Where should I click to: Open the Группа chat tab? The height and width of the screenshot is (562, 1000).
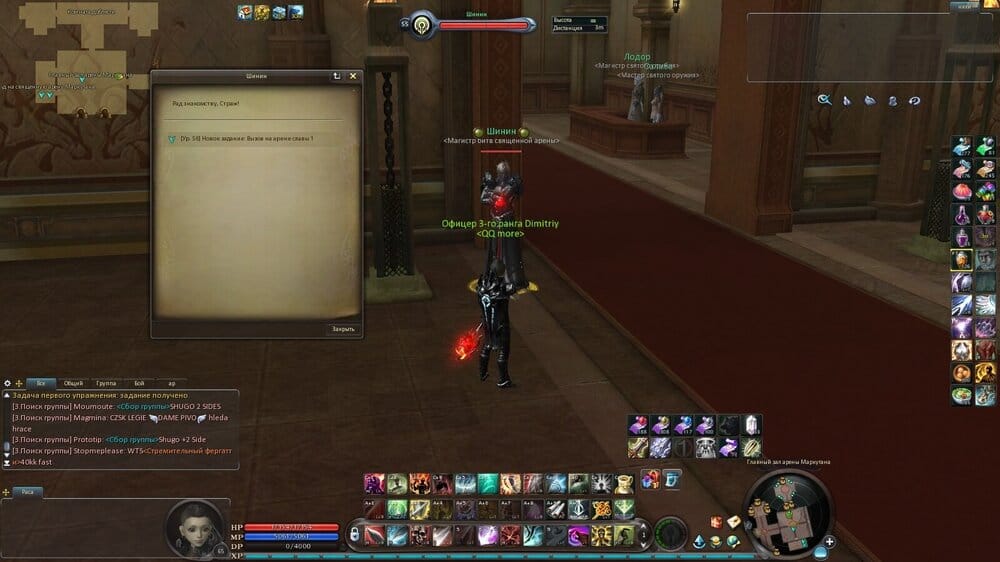tap(106, 383)
